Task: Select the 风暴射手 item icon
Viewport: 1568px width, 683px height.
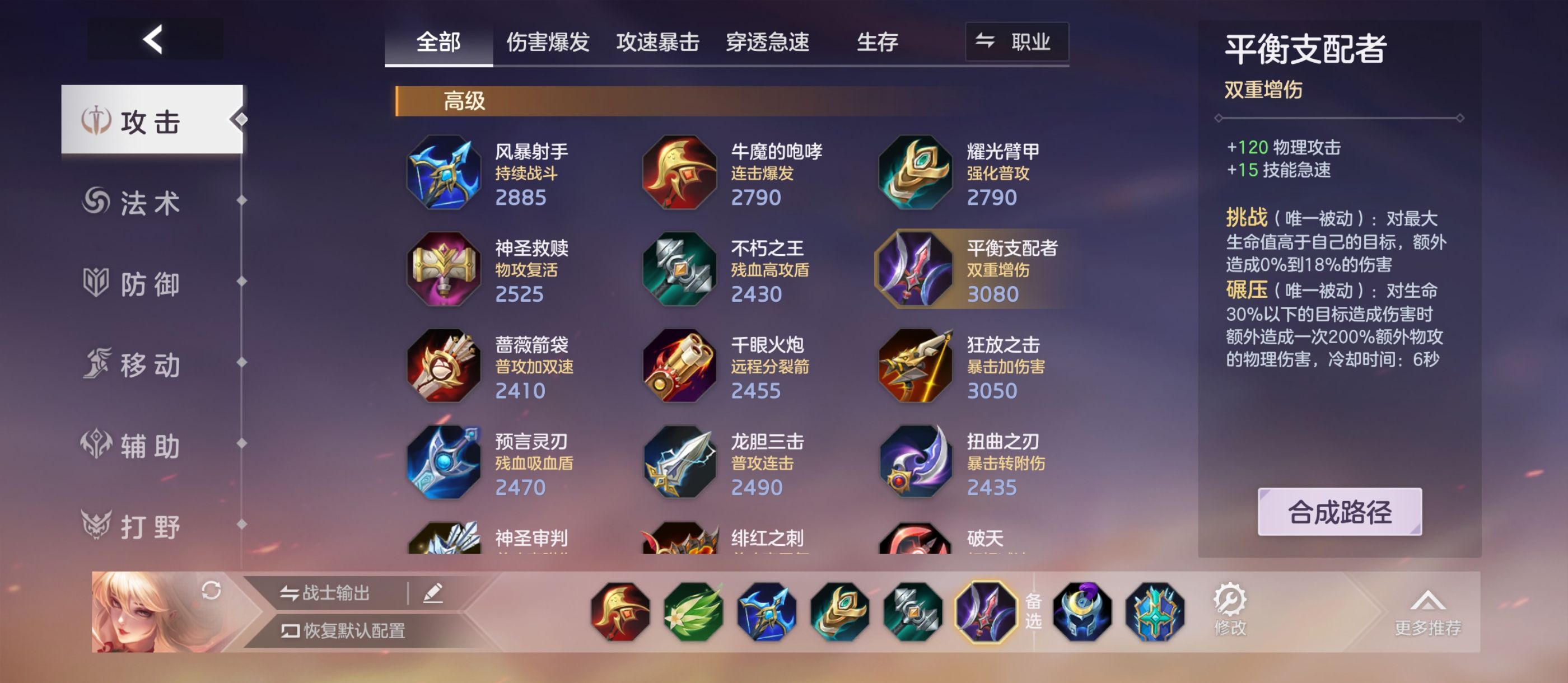Action: pos(444,172)
